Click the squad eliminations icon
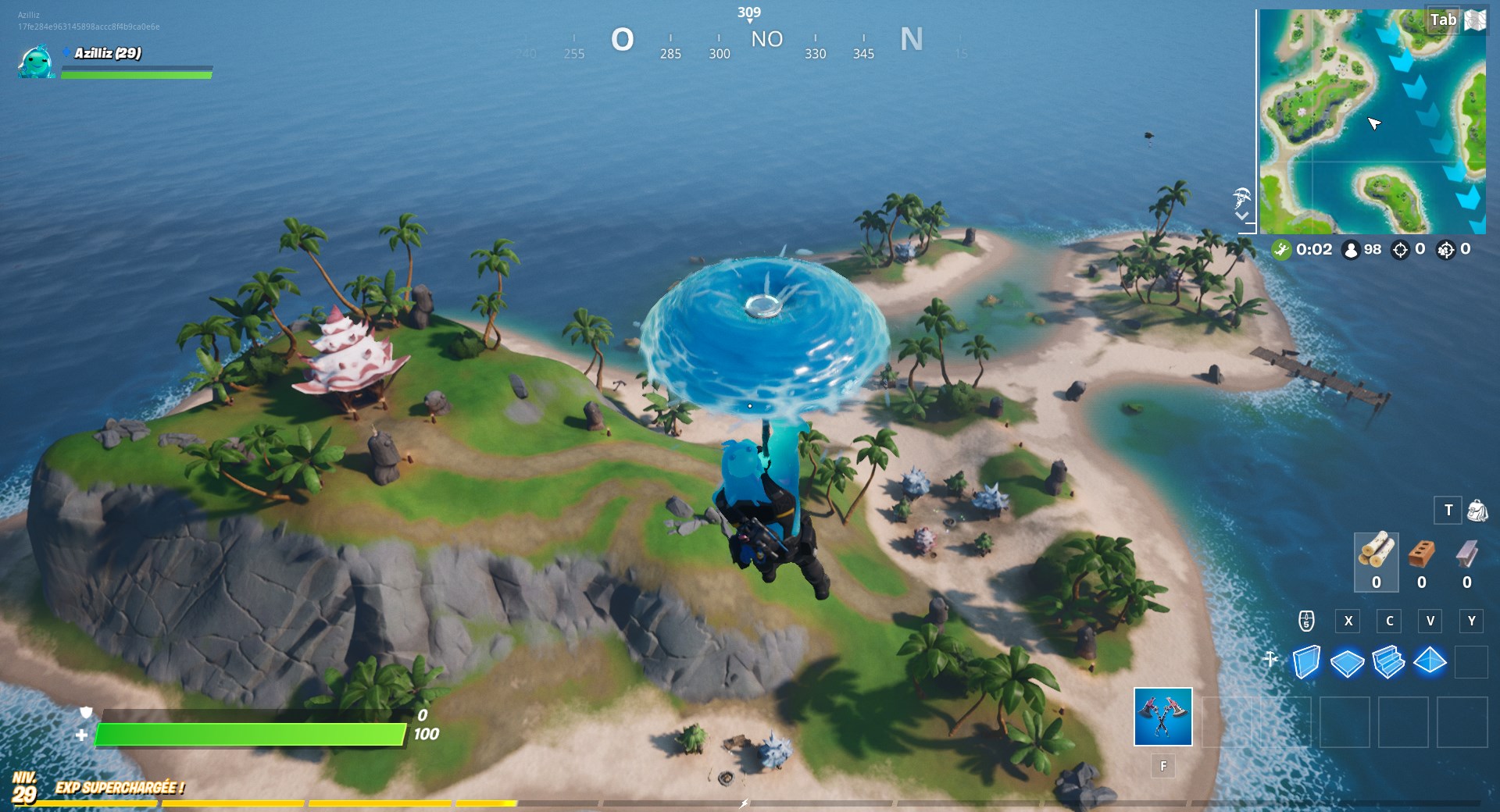Image resolution: width=1500 pixels, height=812 pixels. point(1446,250)
